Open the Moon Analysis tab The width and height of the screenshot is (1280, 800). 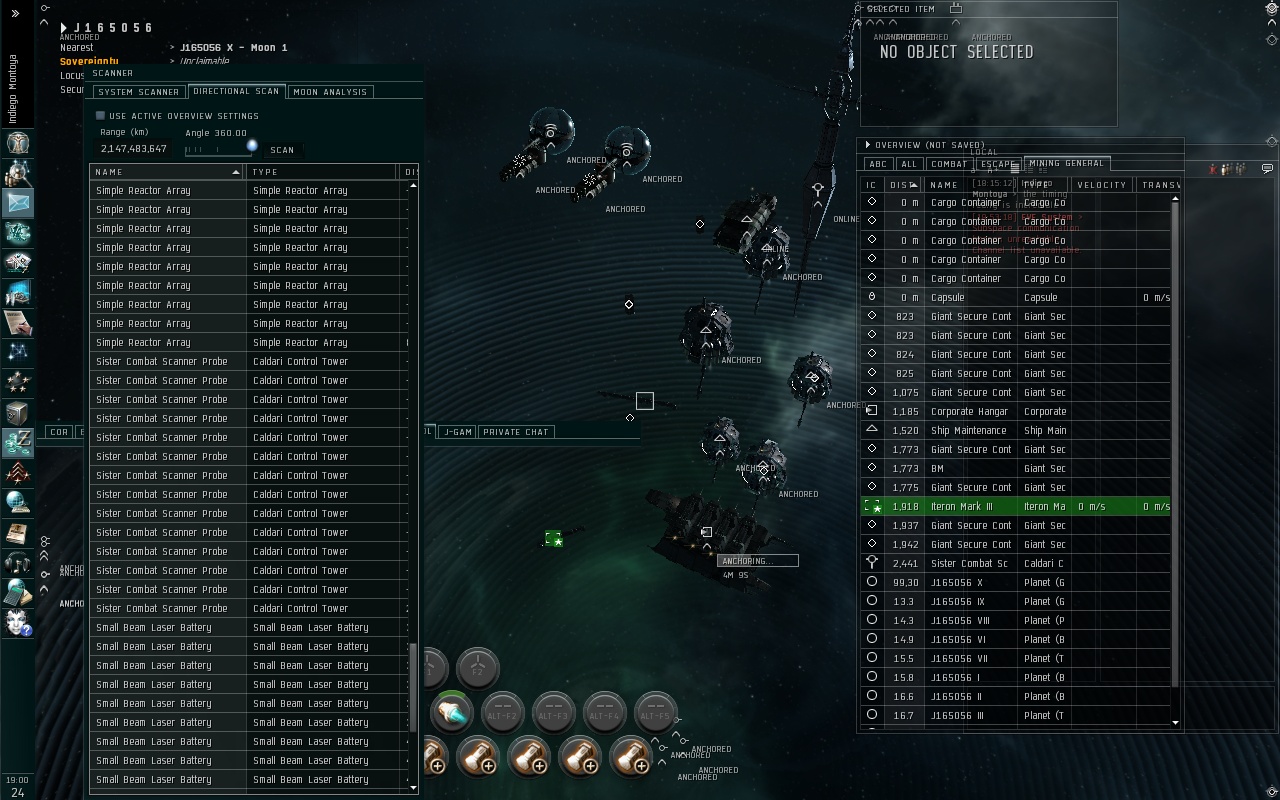tap(330, 92)
